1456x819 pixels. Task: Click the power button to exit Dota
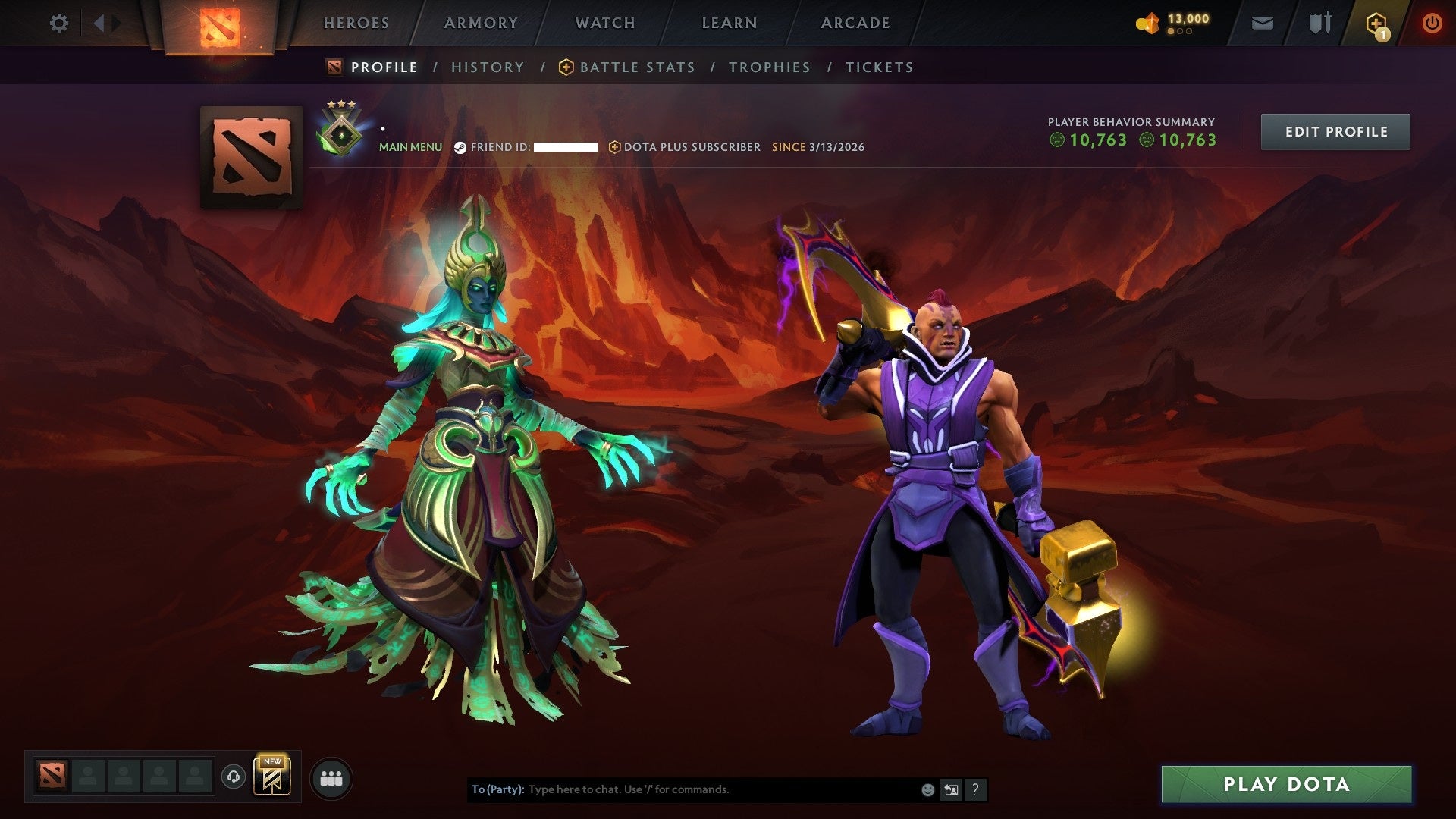1432,23
